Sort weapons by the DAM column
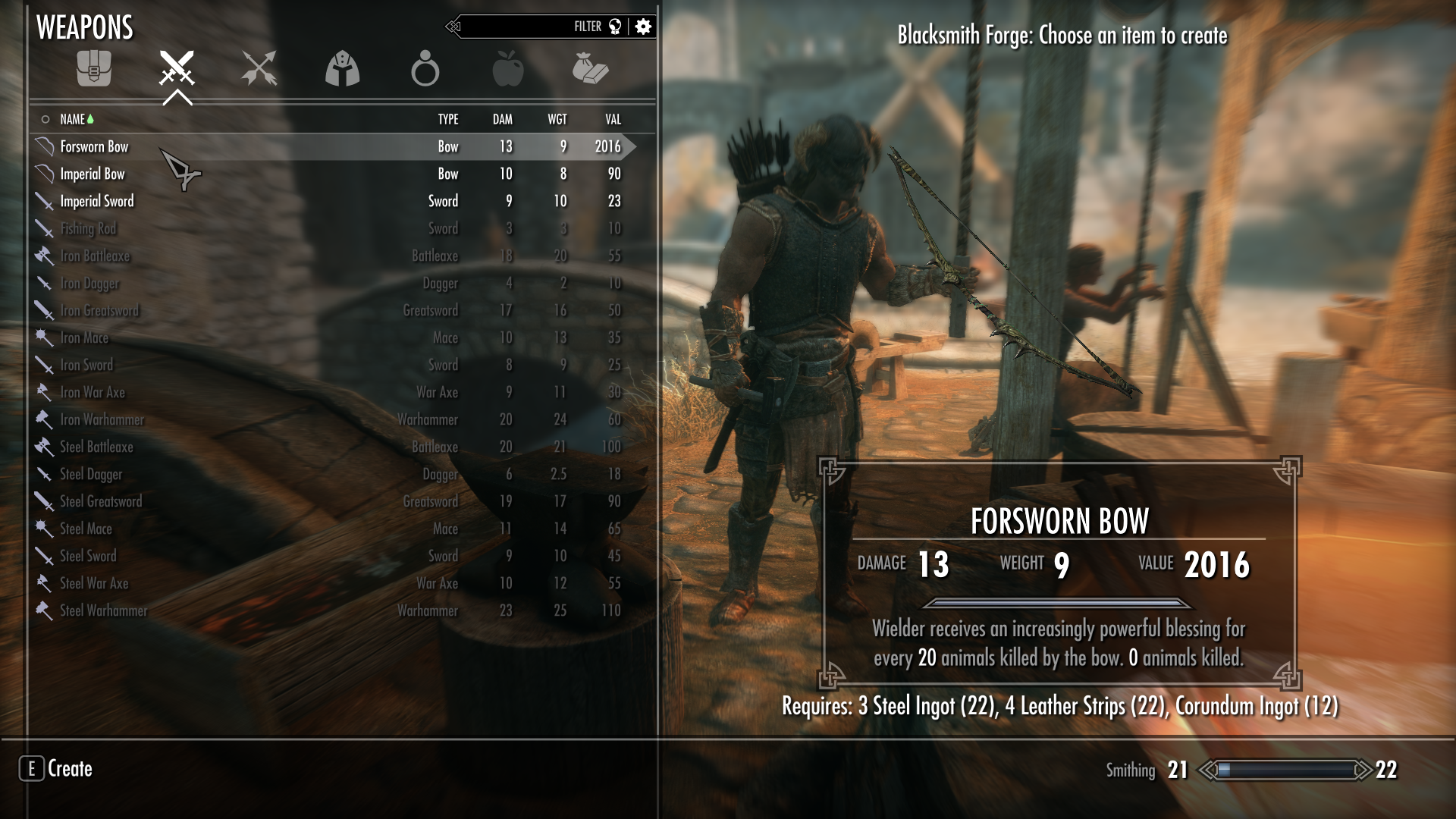The image size is (1456, 819). tap(501, 119)
